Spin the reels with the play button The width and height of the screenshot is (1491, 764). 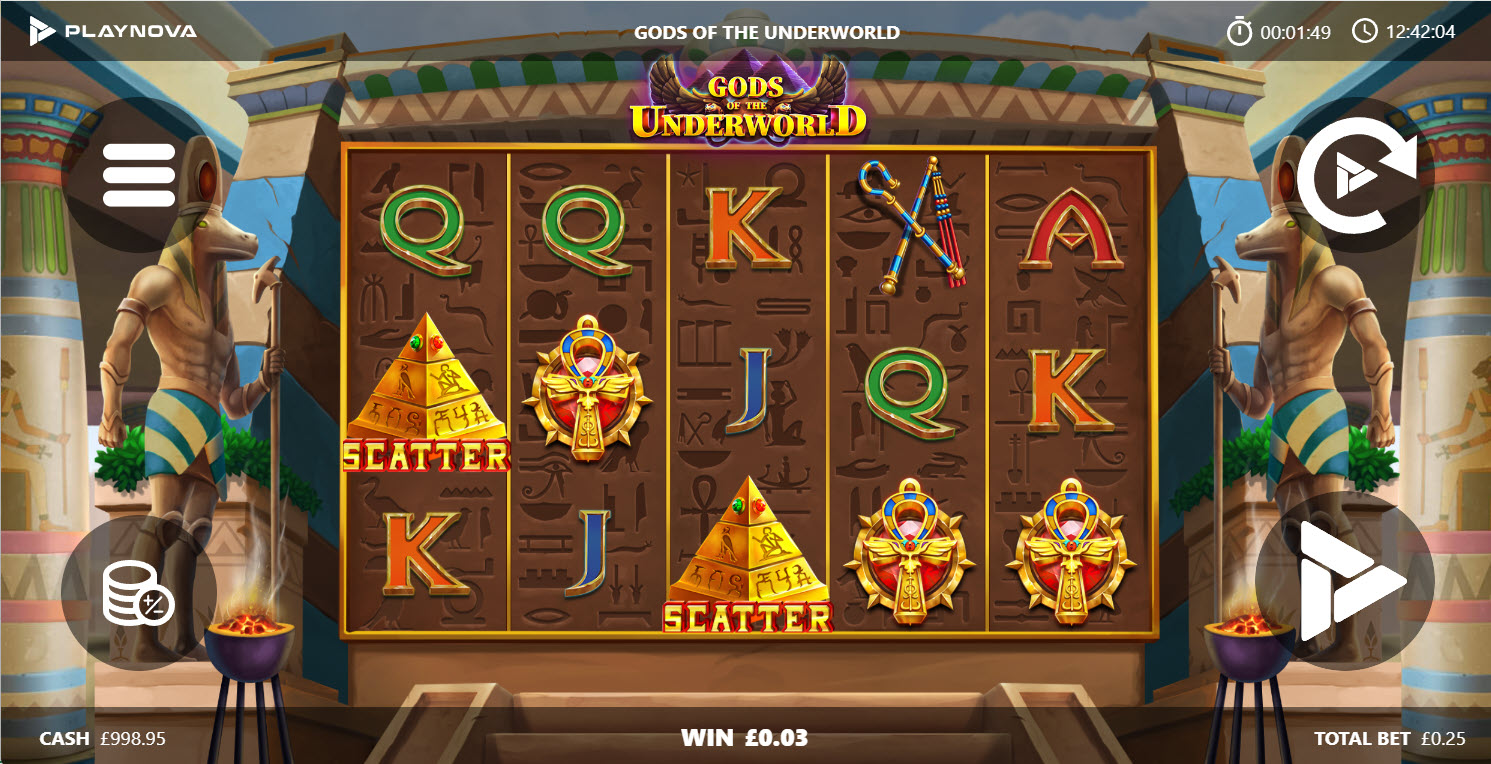click(1345, 581)
